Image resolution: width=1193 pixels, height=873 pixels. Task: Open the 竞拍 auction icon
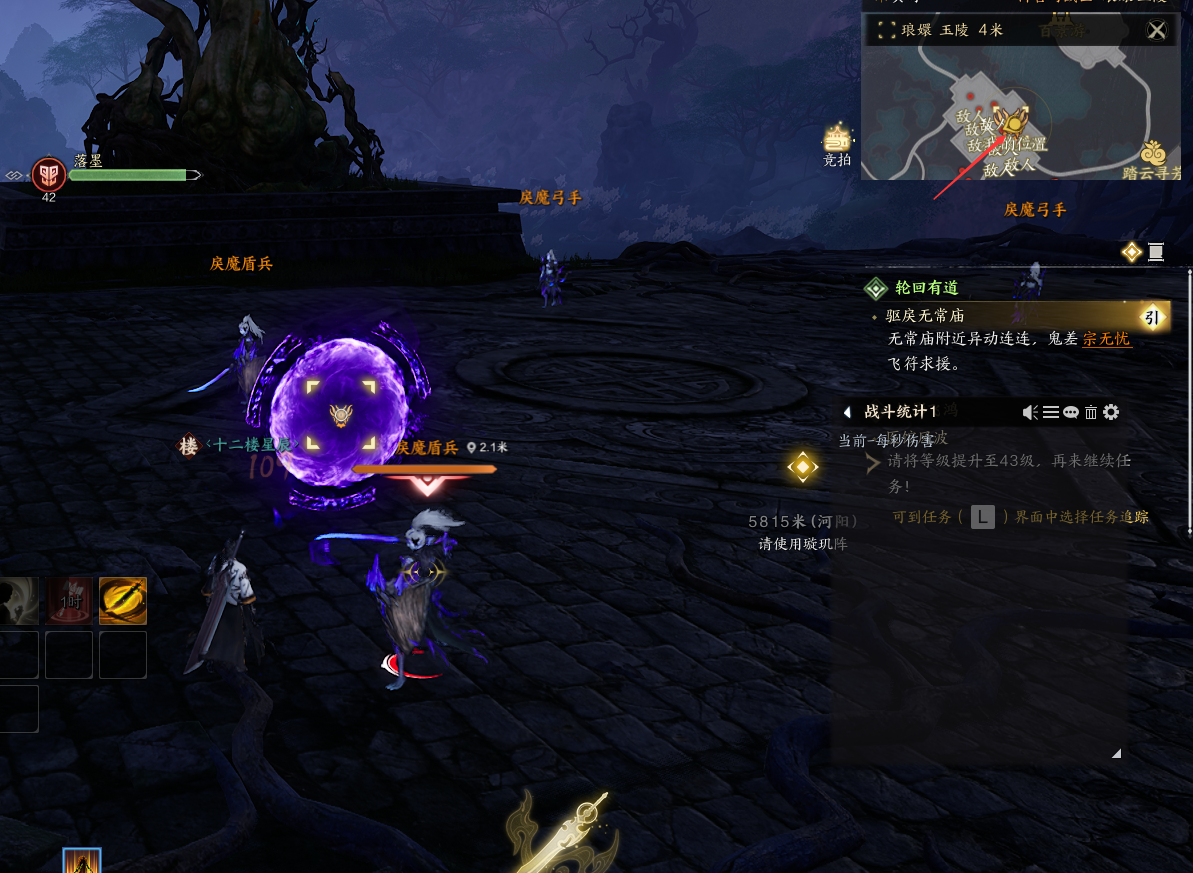[837, 143]
